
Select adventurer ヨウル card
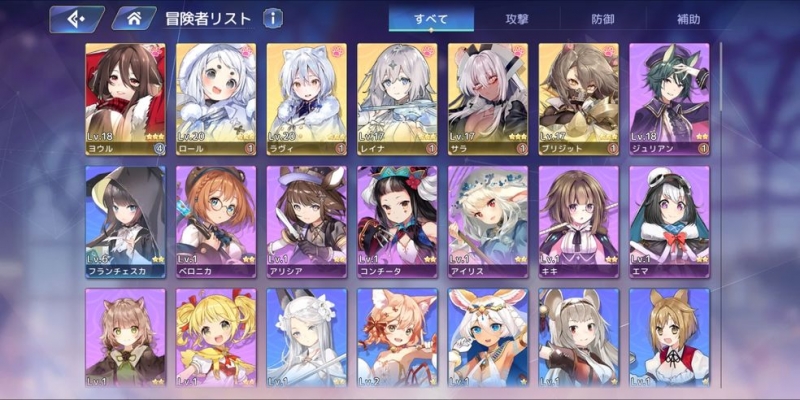pyautogui.click(x=125, y=98)
